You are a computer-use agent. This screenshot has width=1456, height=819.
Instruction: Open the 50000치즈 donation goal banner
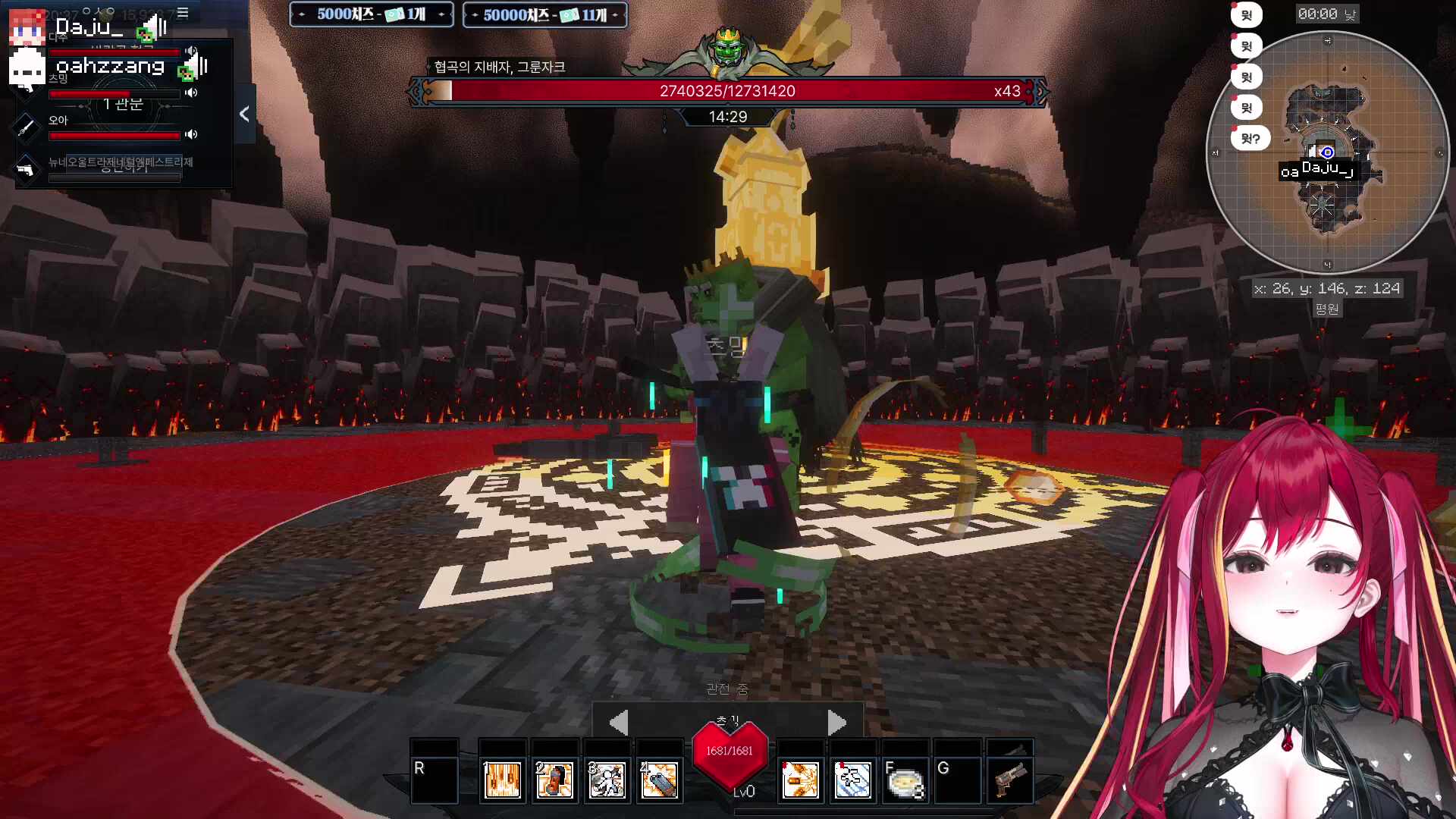[x=544, y=14]
